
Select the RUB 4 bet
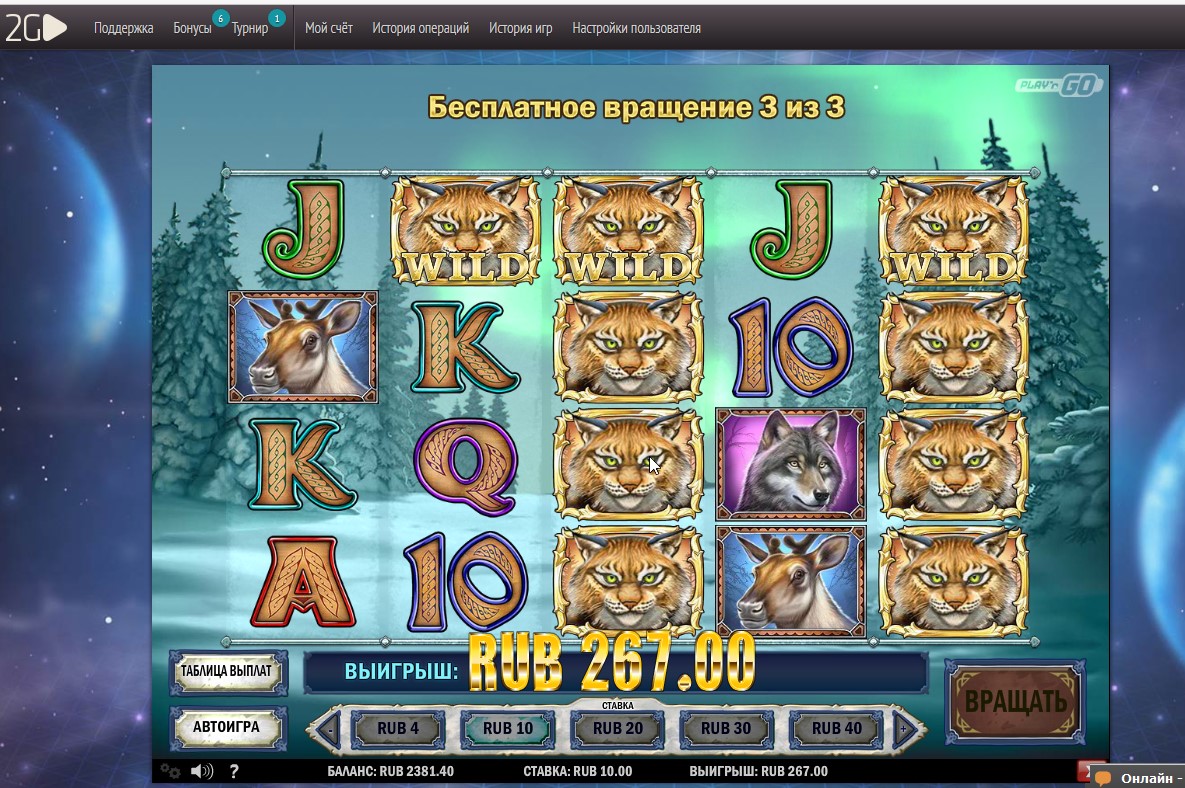pos(398,728)
